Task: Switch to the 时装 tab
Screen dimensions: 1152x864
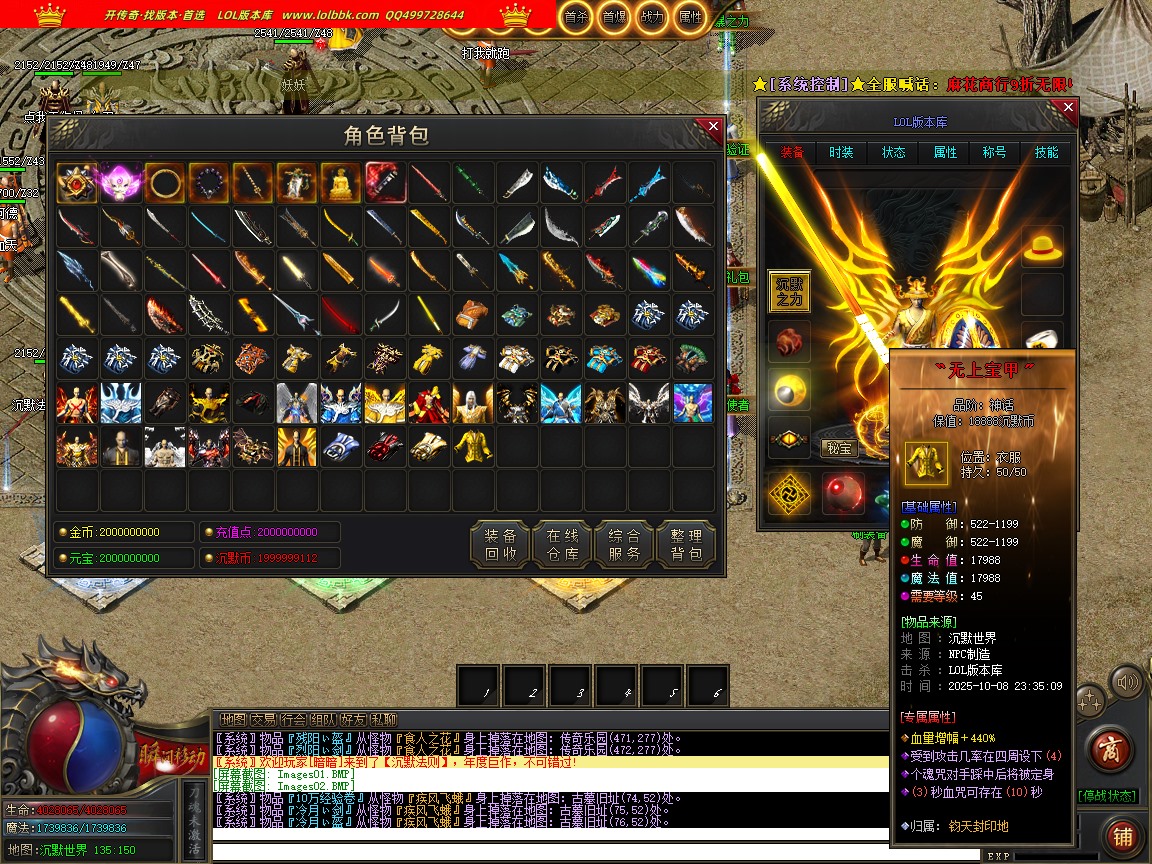Action: [841, 153]
